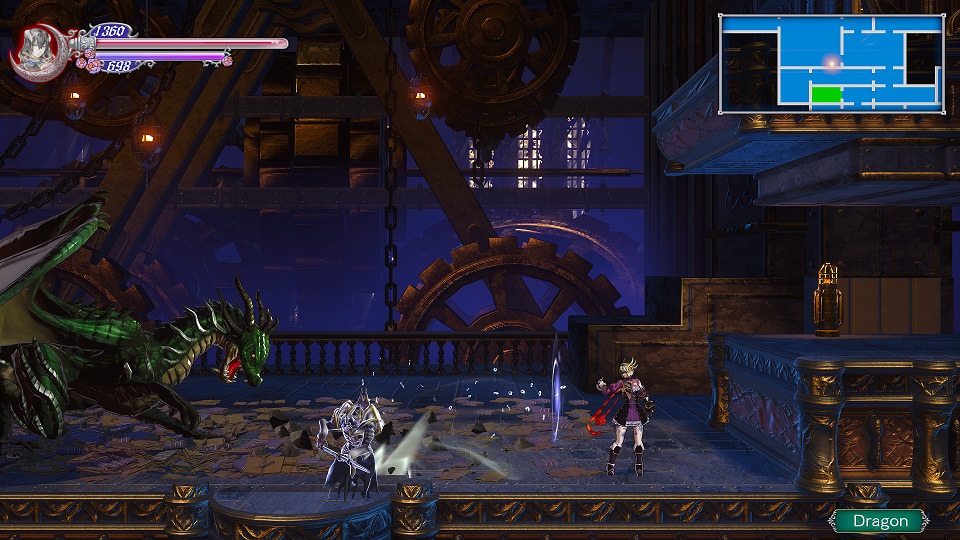This screenshot has width=960, height=540.
Task: Select the Dragon enemy name label
Action: click(881, 520)
